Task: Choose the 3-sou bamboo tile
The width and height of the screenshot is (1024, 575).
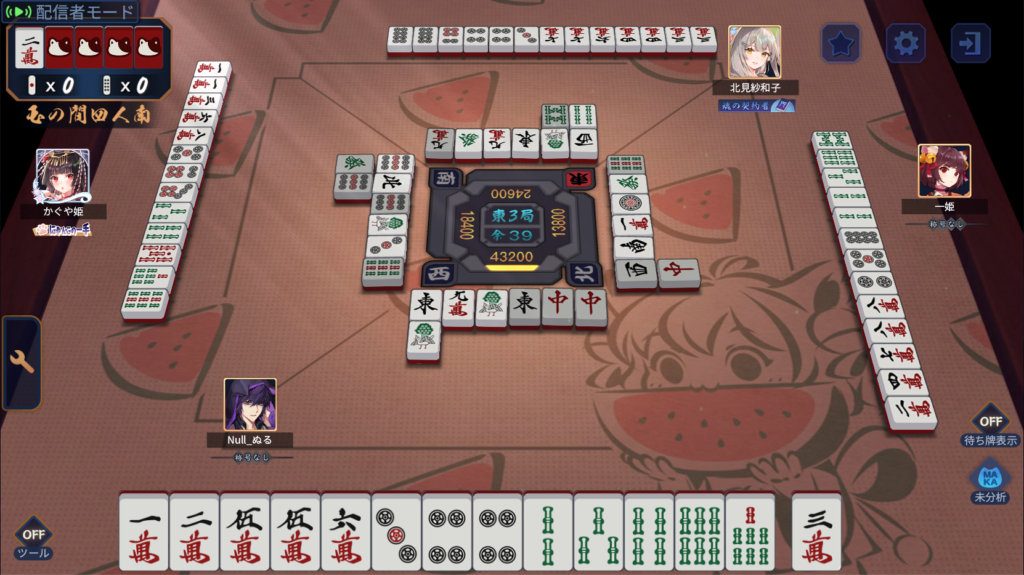Action: (598, 532)
